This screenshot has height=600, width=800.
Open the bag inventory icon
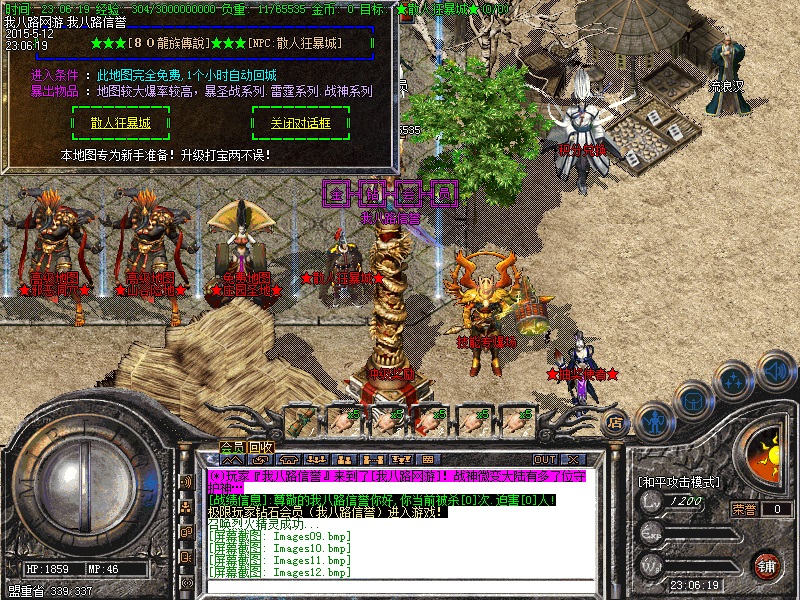(692, 399)
